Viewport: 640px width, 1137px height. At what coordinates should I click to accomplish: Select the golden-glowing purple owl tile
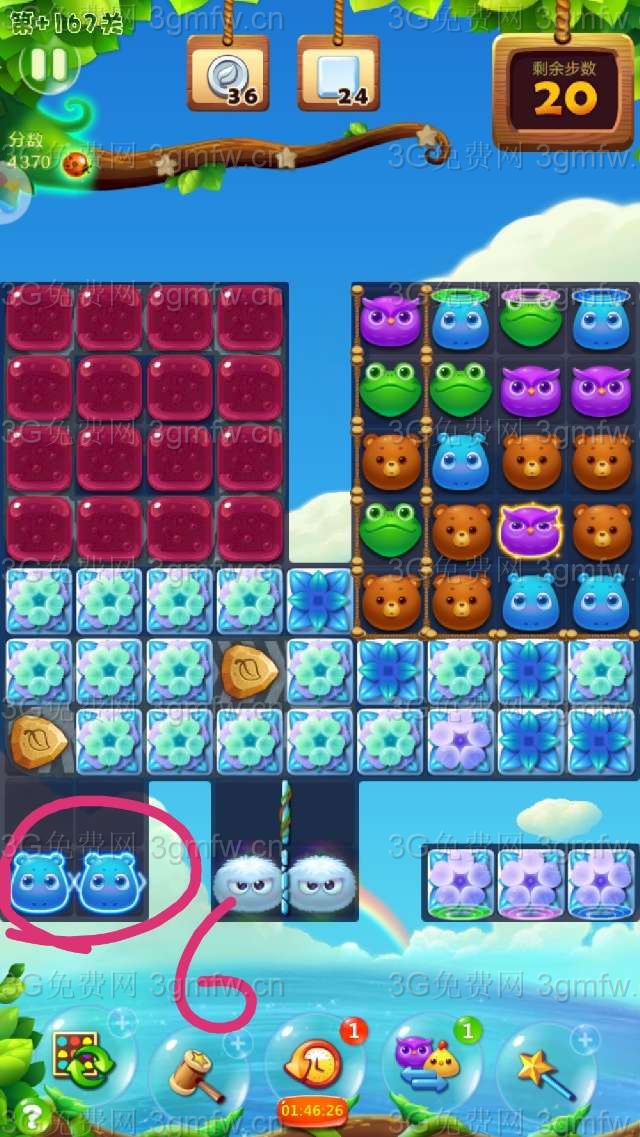point(531,529)
